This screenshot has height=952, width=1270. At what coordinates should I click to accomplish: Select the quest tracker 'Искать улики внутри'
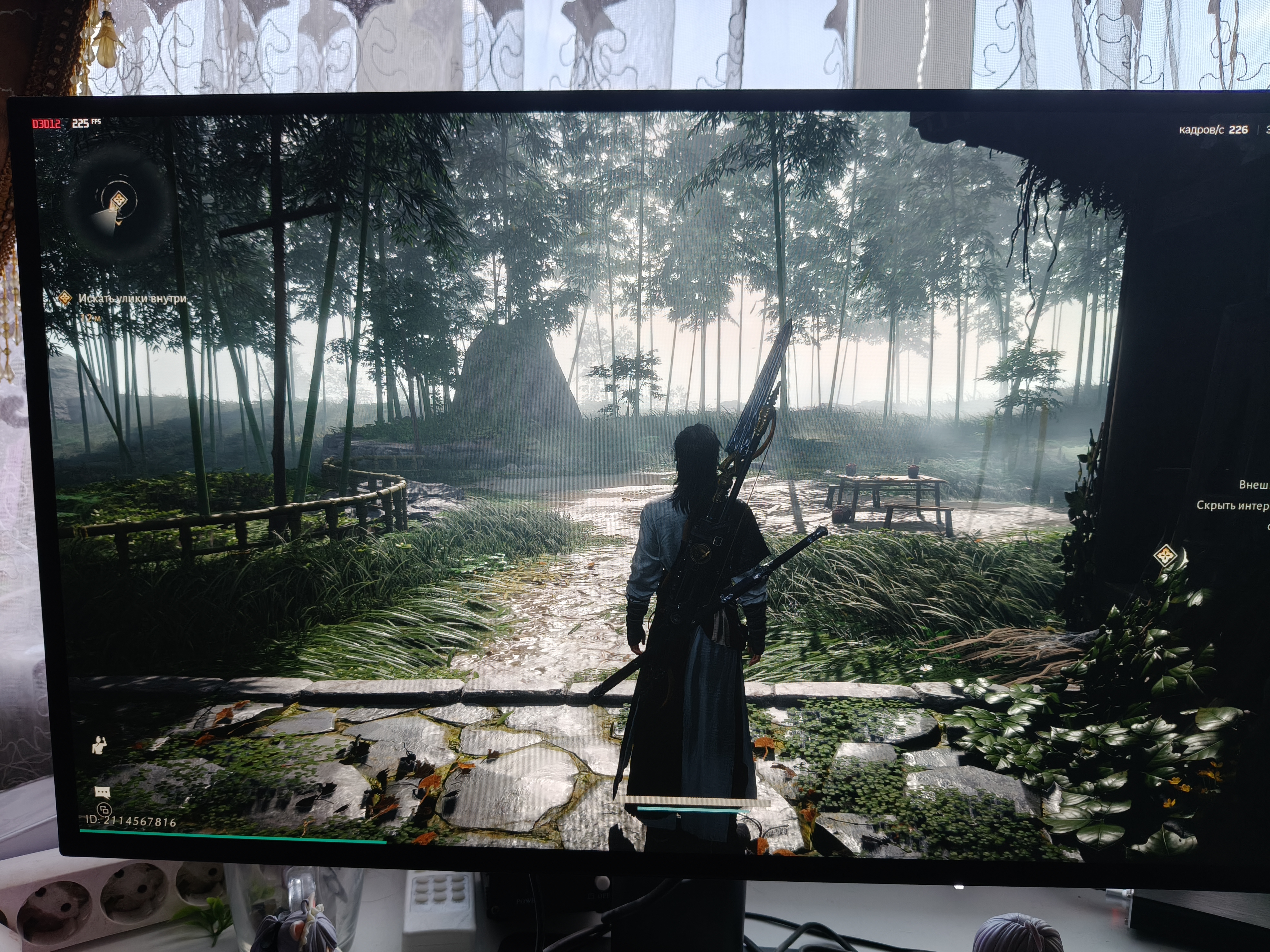click(x=132, y=298)
